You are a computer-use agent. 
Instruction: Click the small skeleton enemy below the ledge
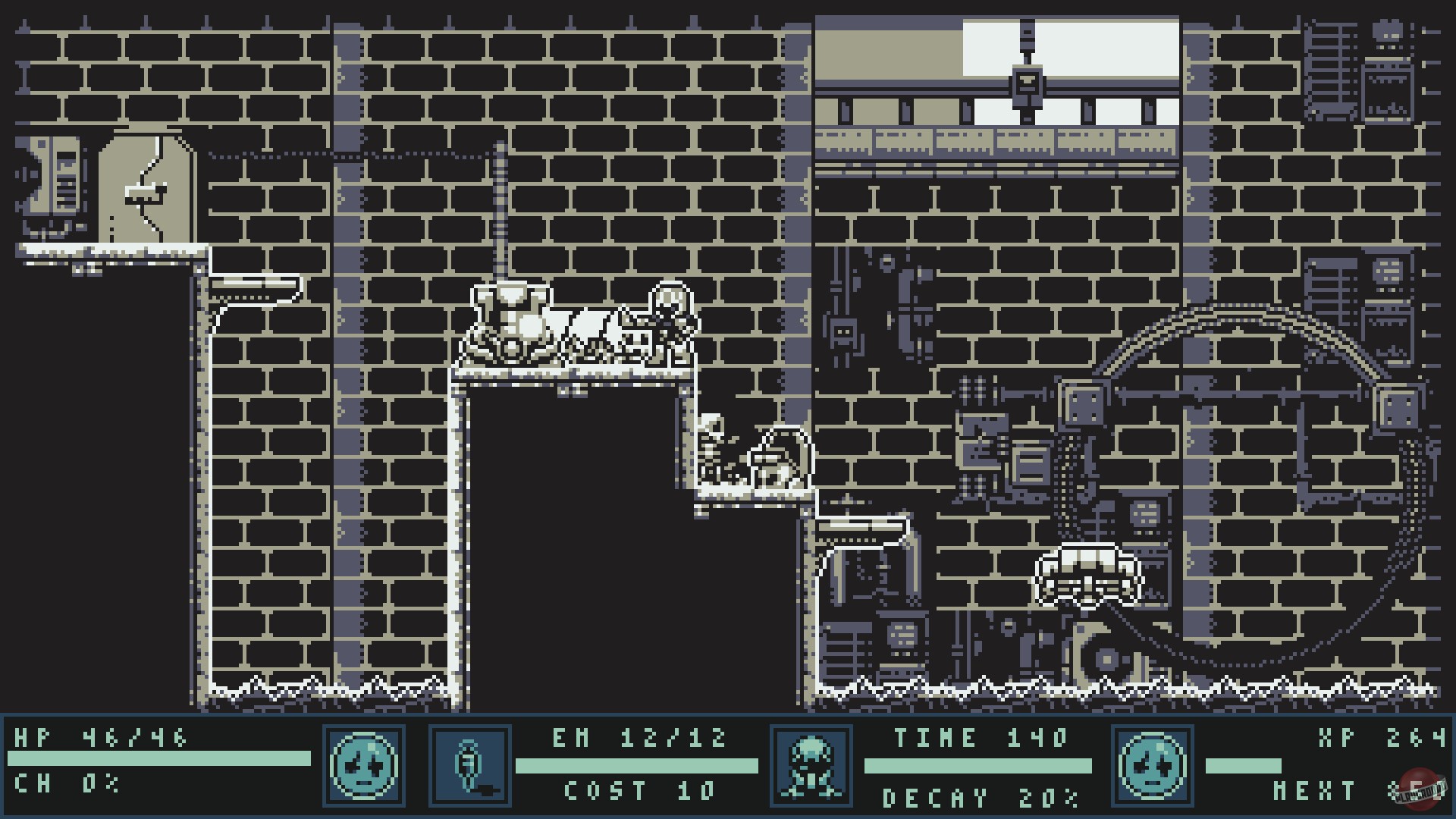[709, 455]
